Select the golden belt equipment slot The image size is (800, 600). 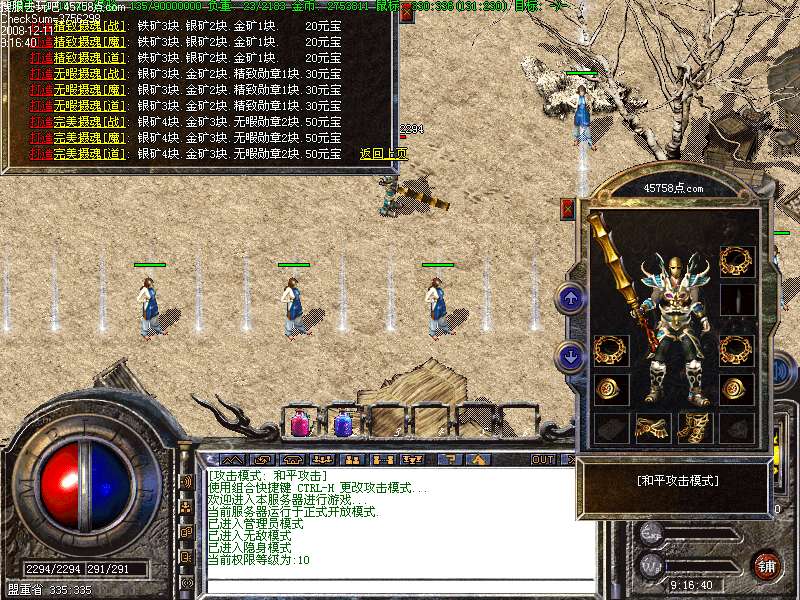(x=652, y=428)
